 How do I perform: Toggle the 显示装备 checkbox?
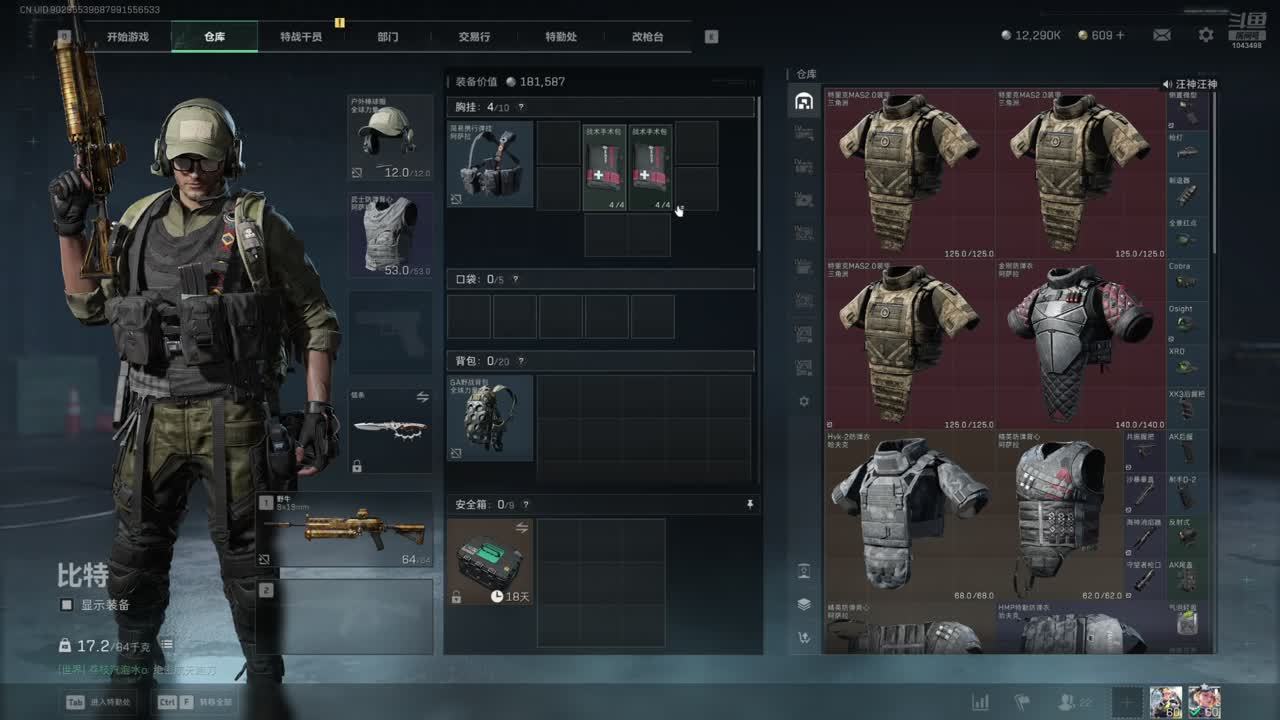click(x=67, y=605)
